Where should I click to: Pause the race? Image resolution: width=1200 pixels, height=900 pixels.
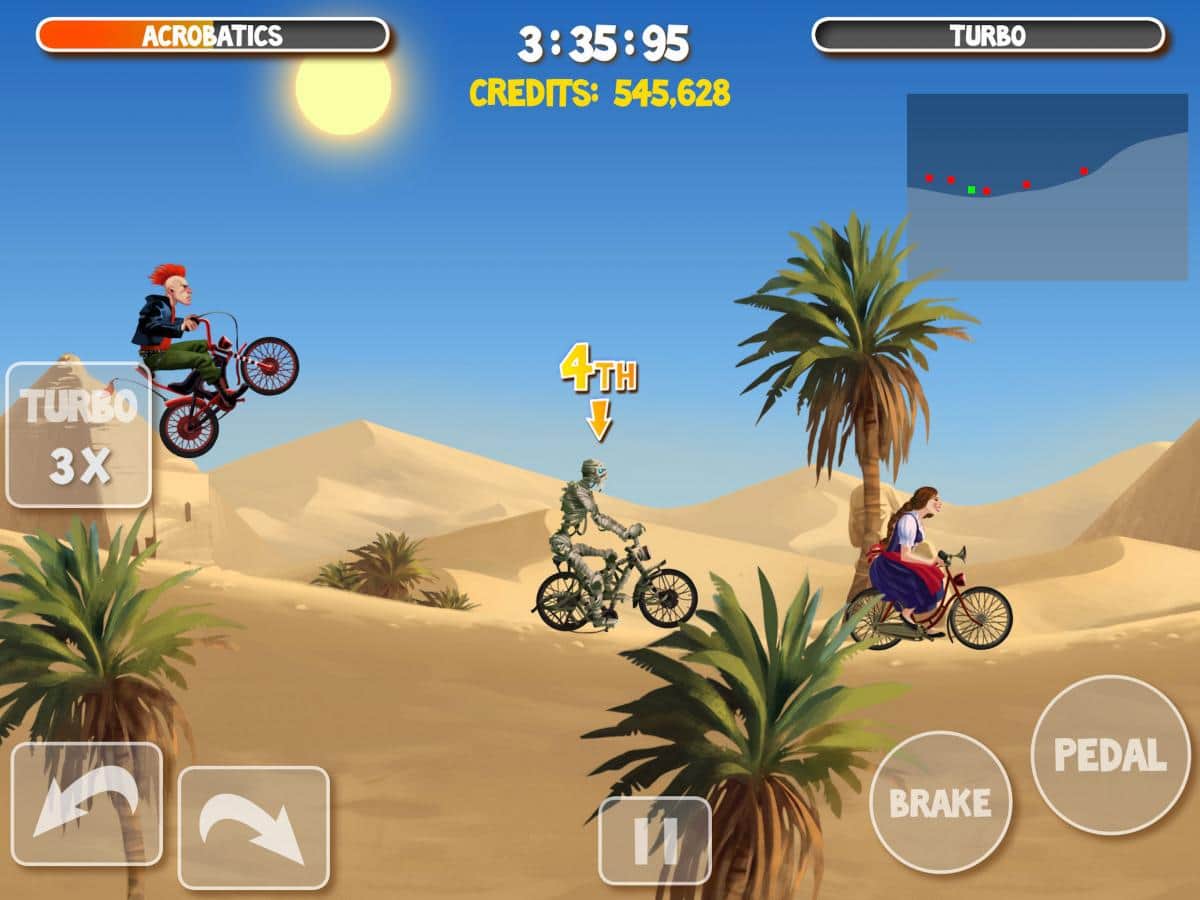click(655, 840)
